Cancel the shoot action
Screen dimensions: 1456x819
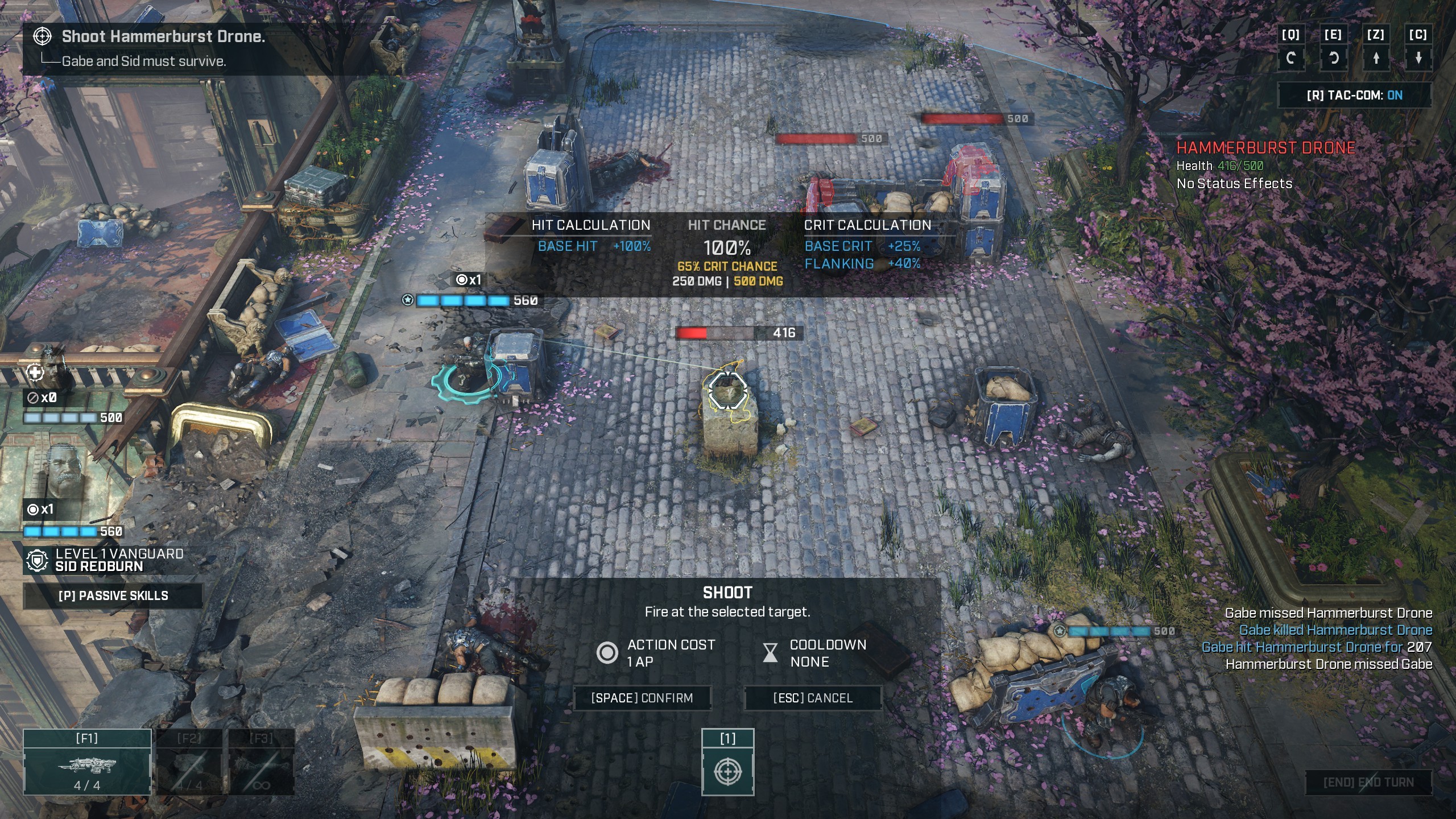(x=813, y=698)
